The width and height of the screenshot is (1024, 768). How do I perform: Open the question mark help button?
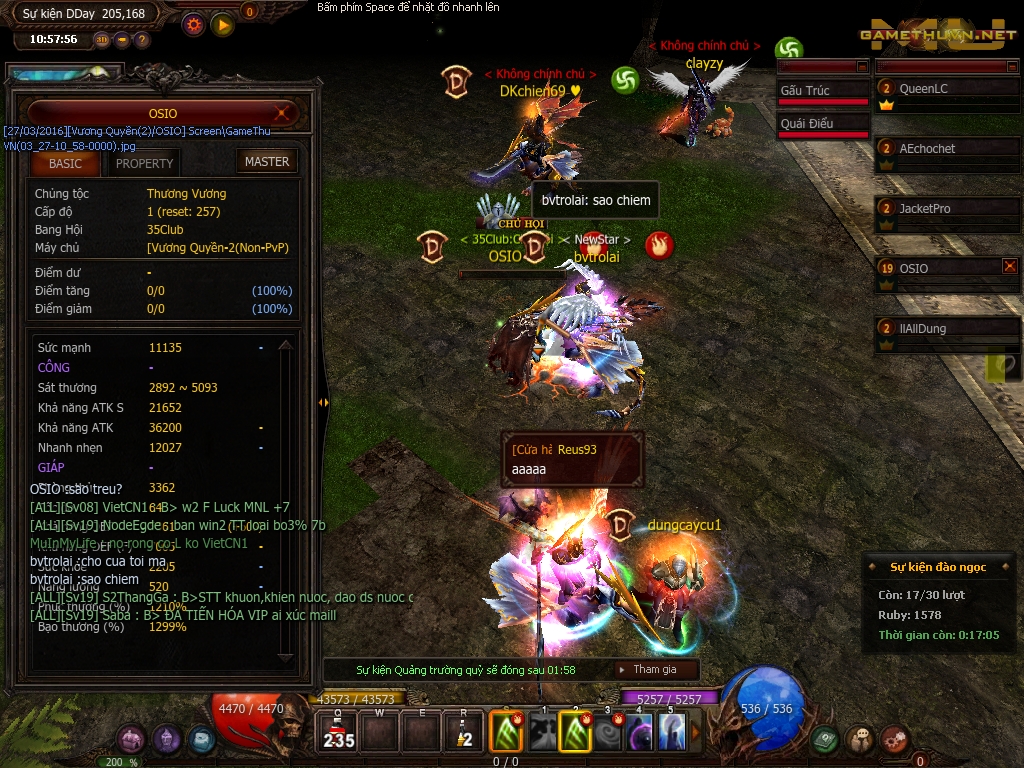pyautogui.click(x=142, y=40)
